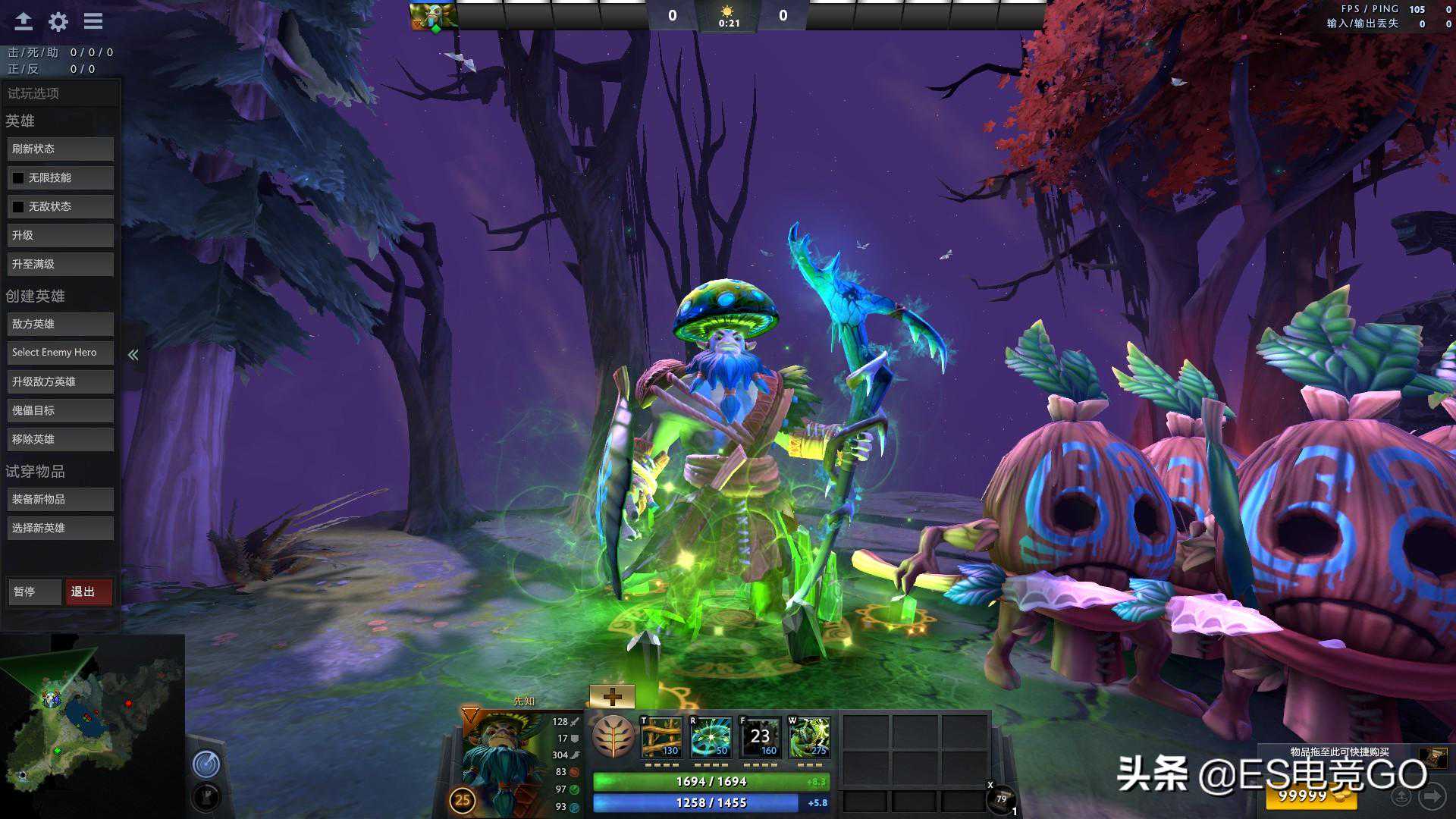Toggle the 无限技能 checkbox

pos(18,177)
